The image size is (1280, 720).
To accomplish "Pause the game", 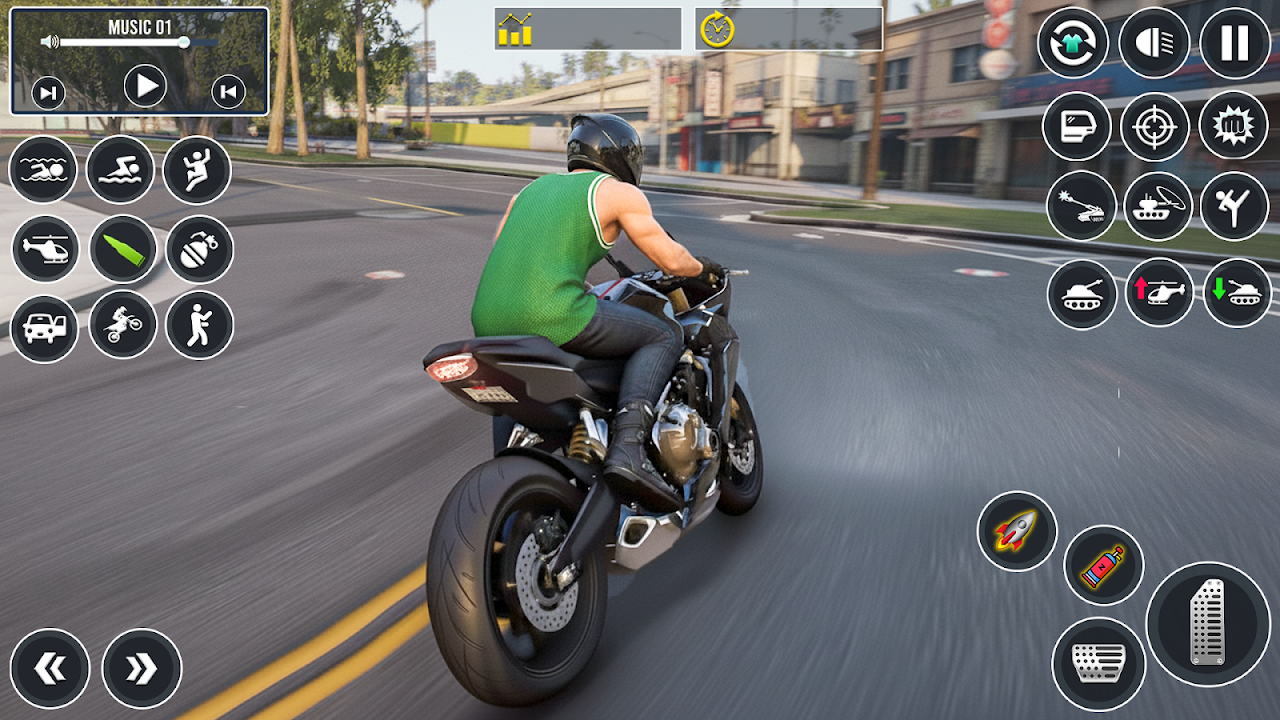I will (x=1234, y=43).
